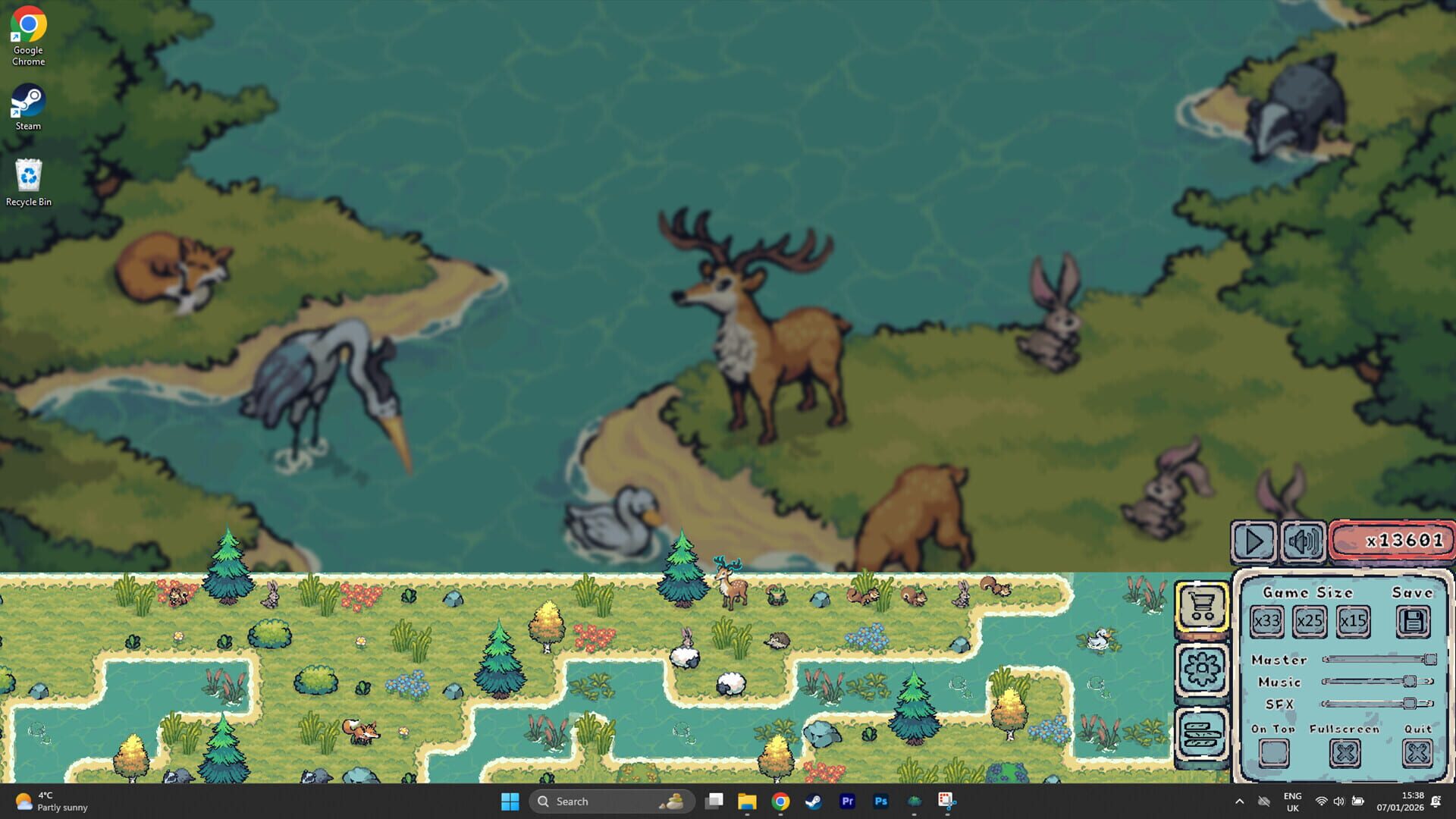Click the x13601 currency counter
This screenshot has width=1456, height=819.
[x=1392, y=540]
